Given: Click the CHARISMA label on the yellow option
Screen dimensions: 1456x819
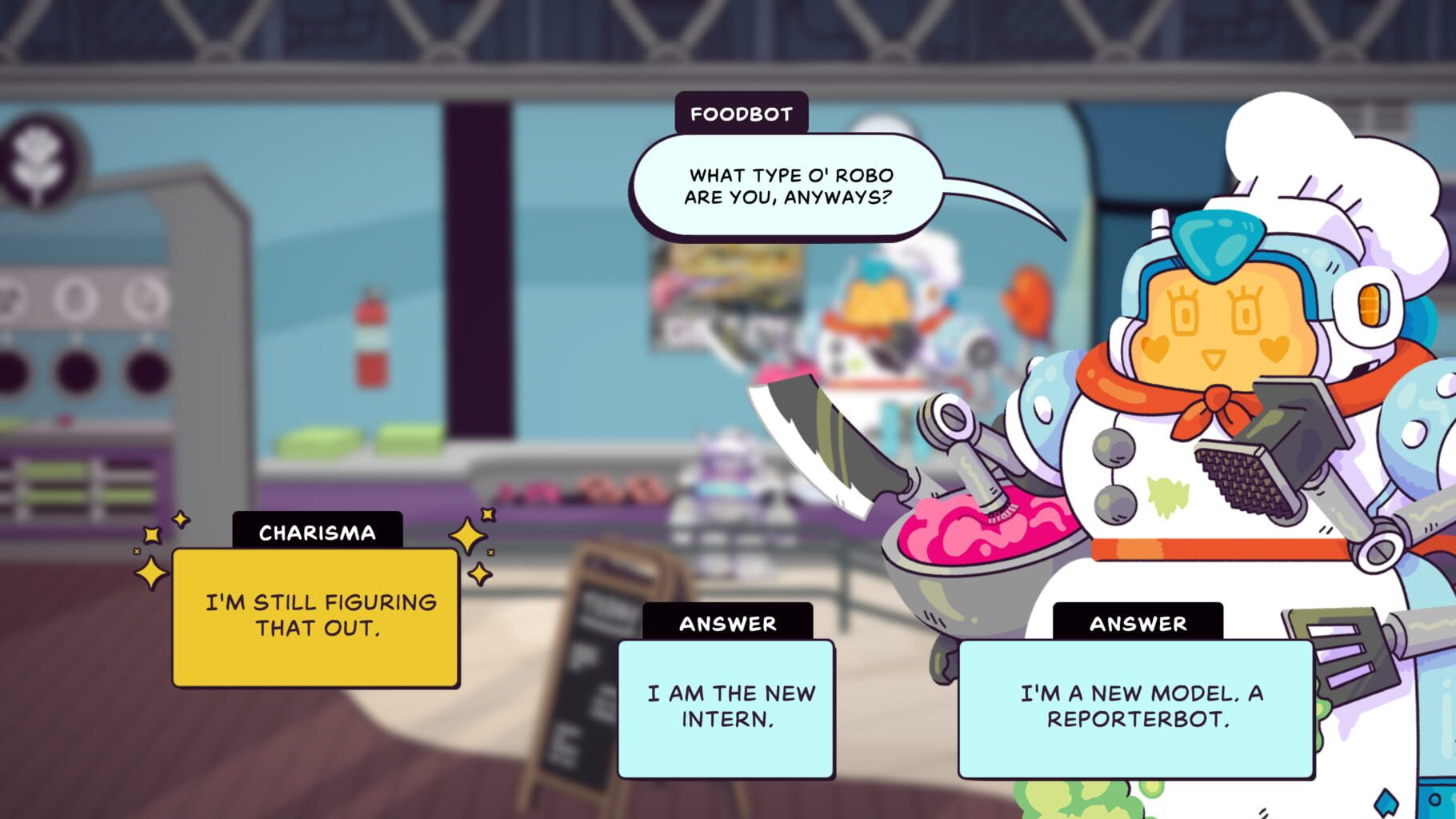Looking at the screenshot, I should tap(317, 533).
